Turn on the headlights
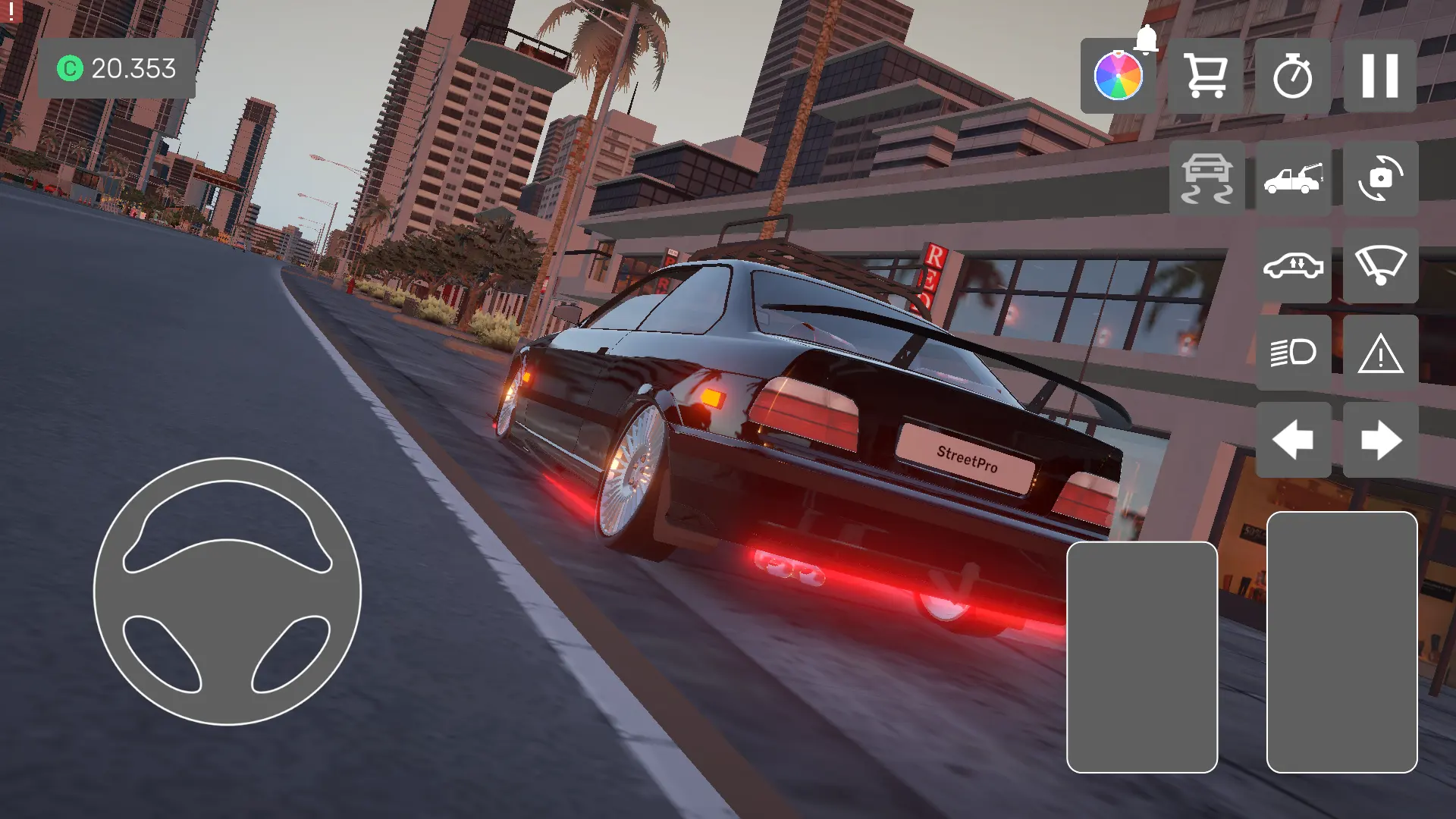This screenshot has width=1456, height=819. click(x=1293, y=353)
